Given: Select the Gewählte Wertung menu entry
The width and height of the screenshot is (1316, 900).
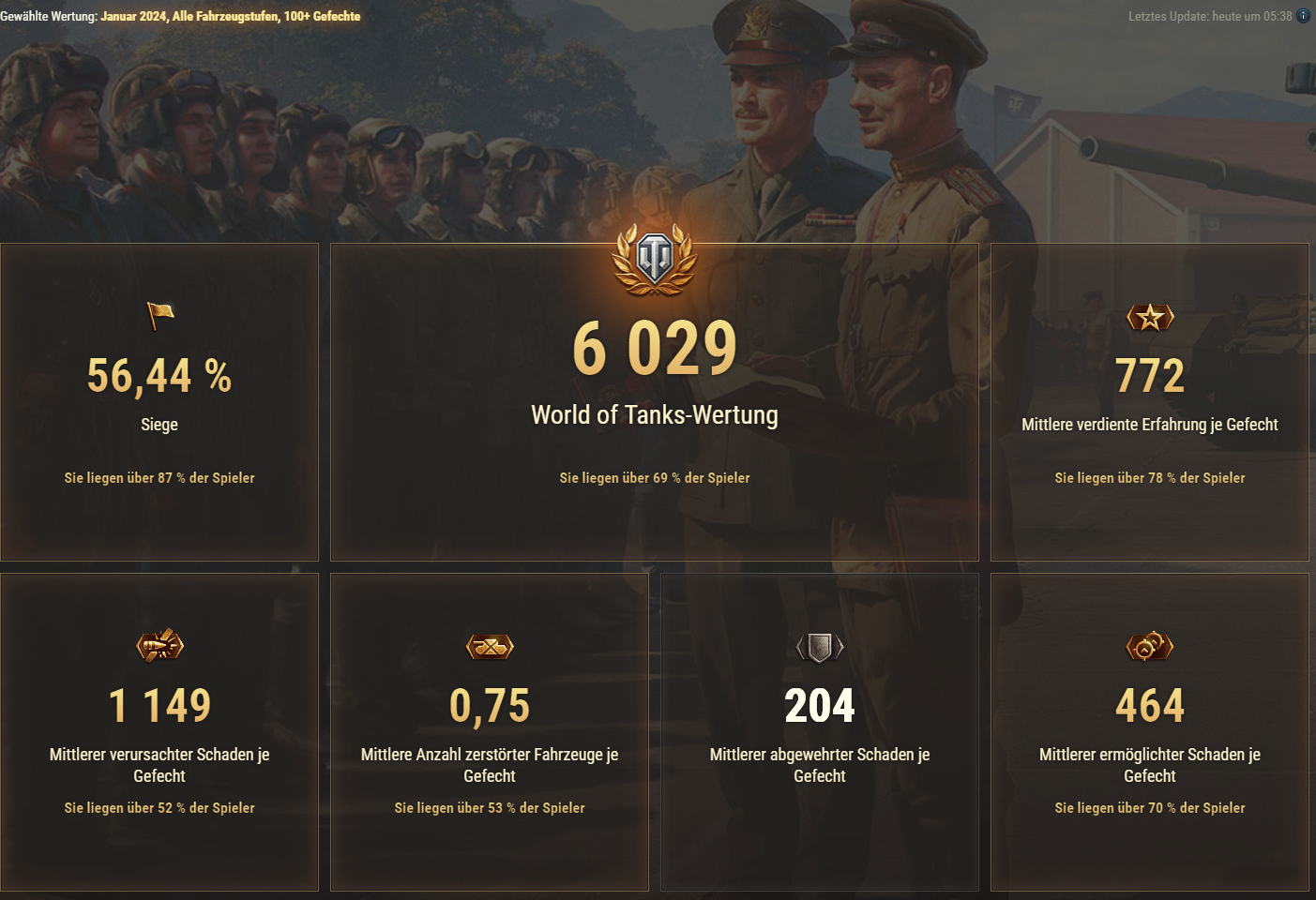Looking at the screenshot, I should [48, 16].
